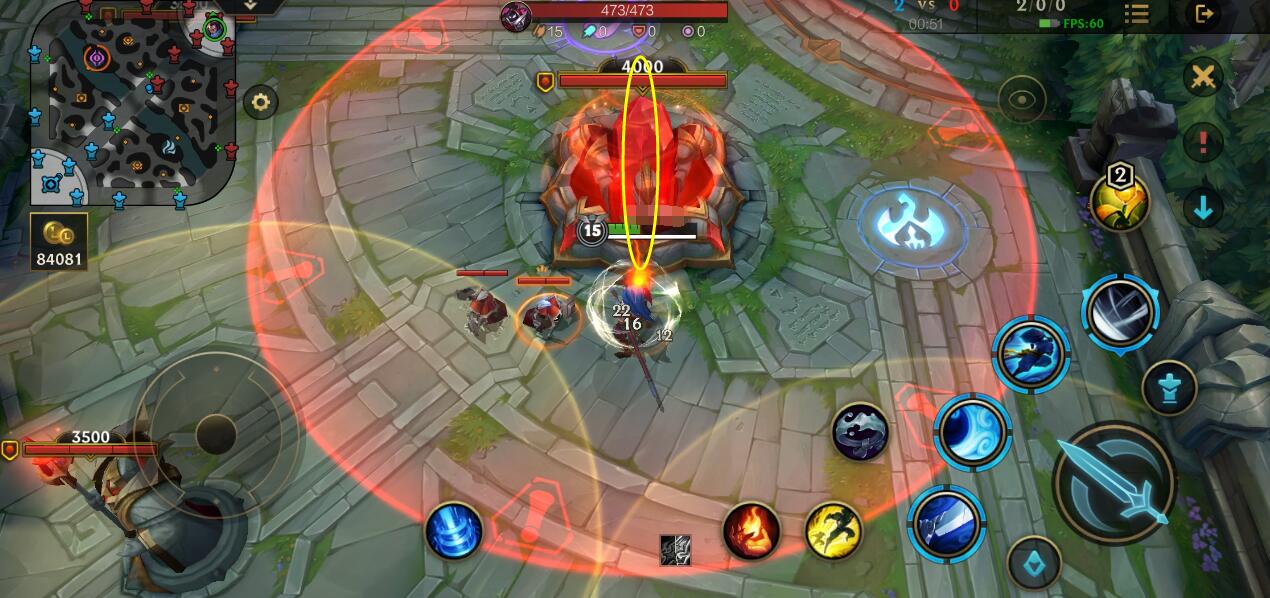This screenshot has height=598, width=1270.
Task: Tap the minion-targeting attack button
Action: (1034, 564)
